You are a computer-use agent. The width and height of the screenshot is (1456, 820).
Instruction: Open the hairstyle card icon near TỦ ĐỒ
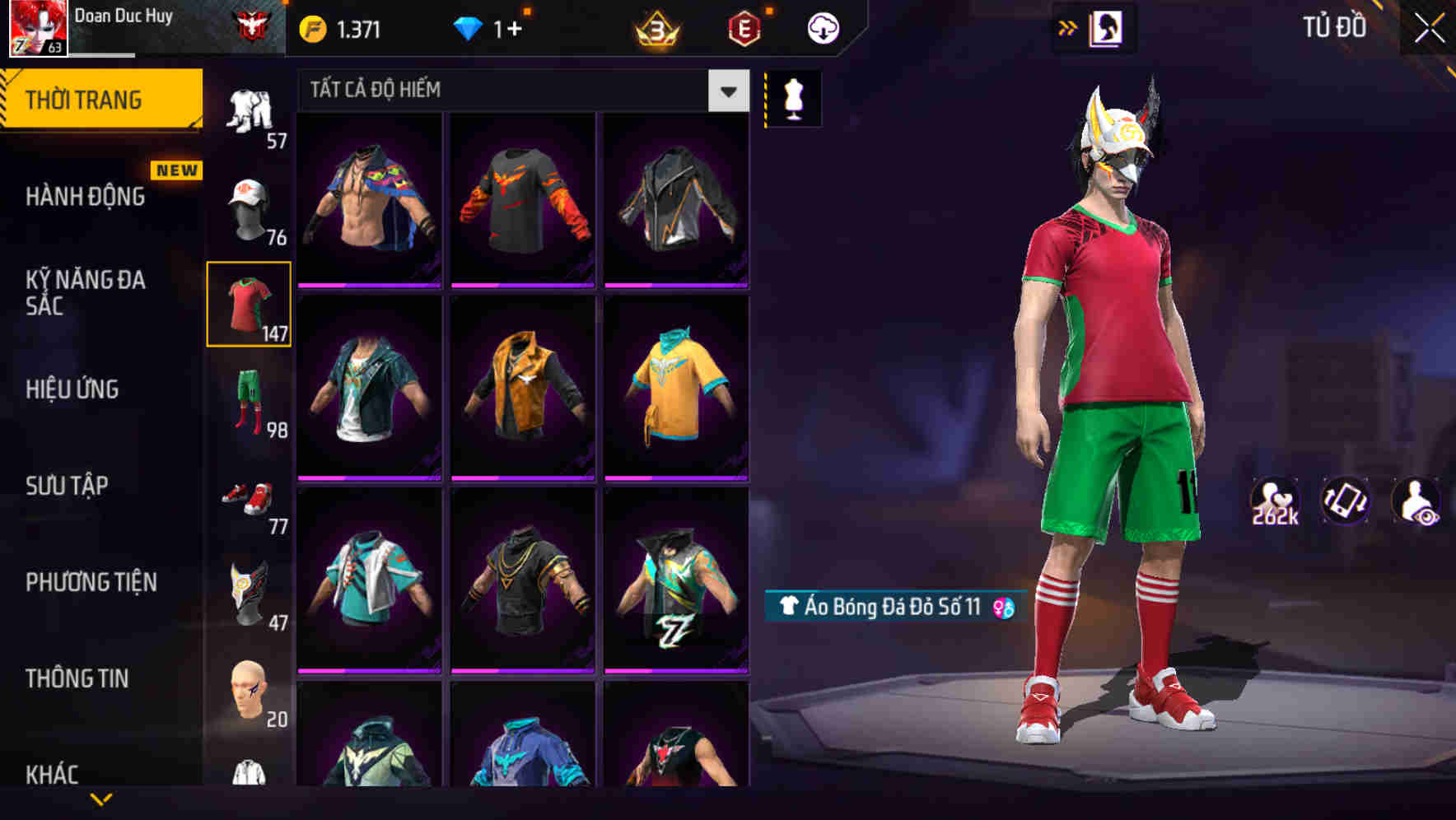1107,26
